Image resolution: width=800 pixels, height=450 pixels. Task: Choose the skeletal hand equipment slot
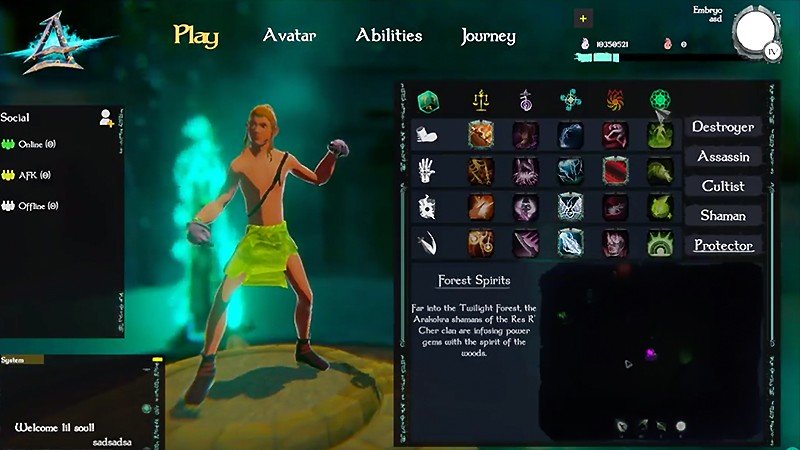(428, 171)
